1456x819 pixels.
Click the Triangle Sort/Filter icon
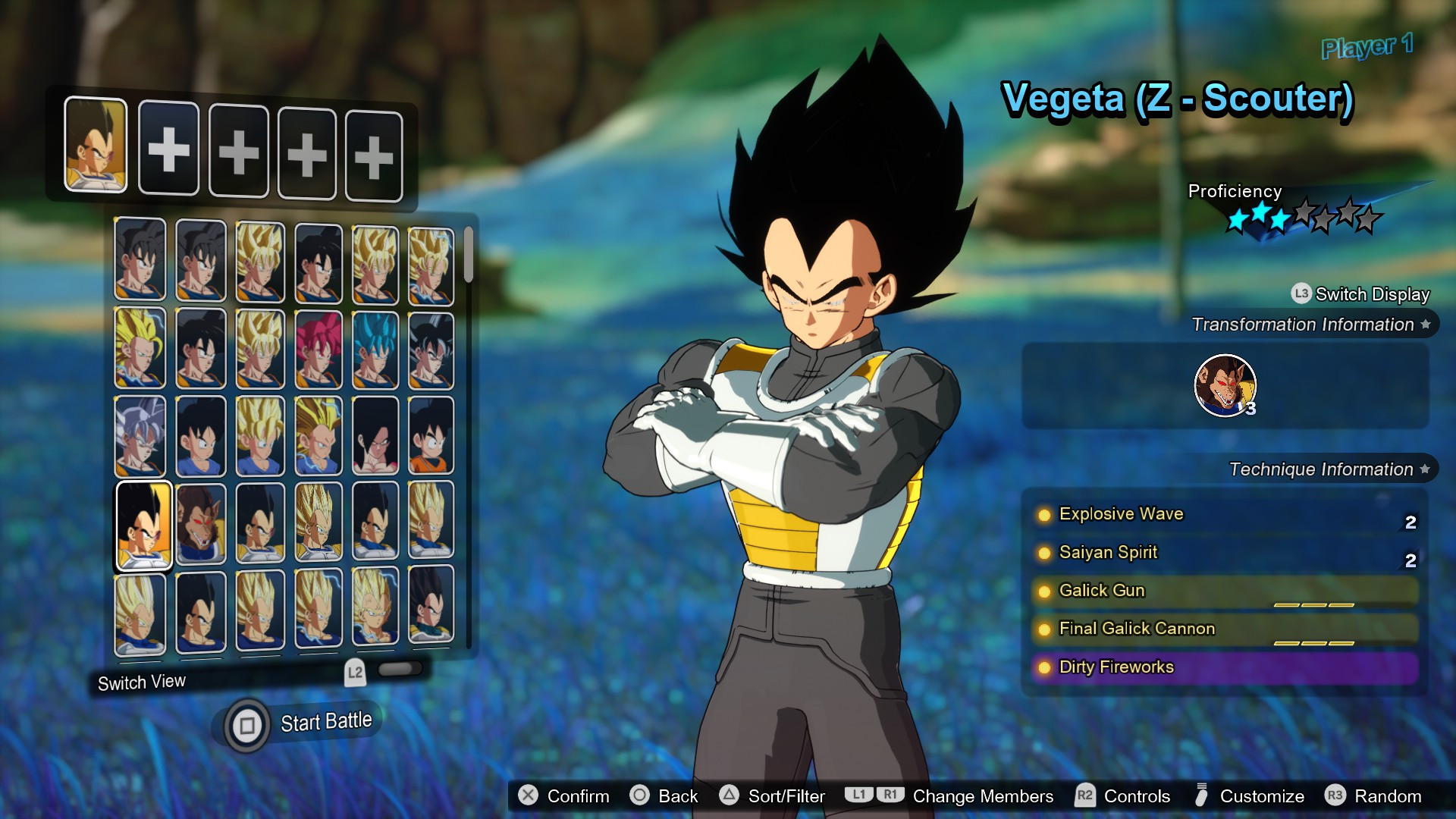point(730,796)
